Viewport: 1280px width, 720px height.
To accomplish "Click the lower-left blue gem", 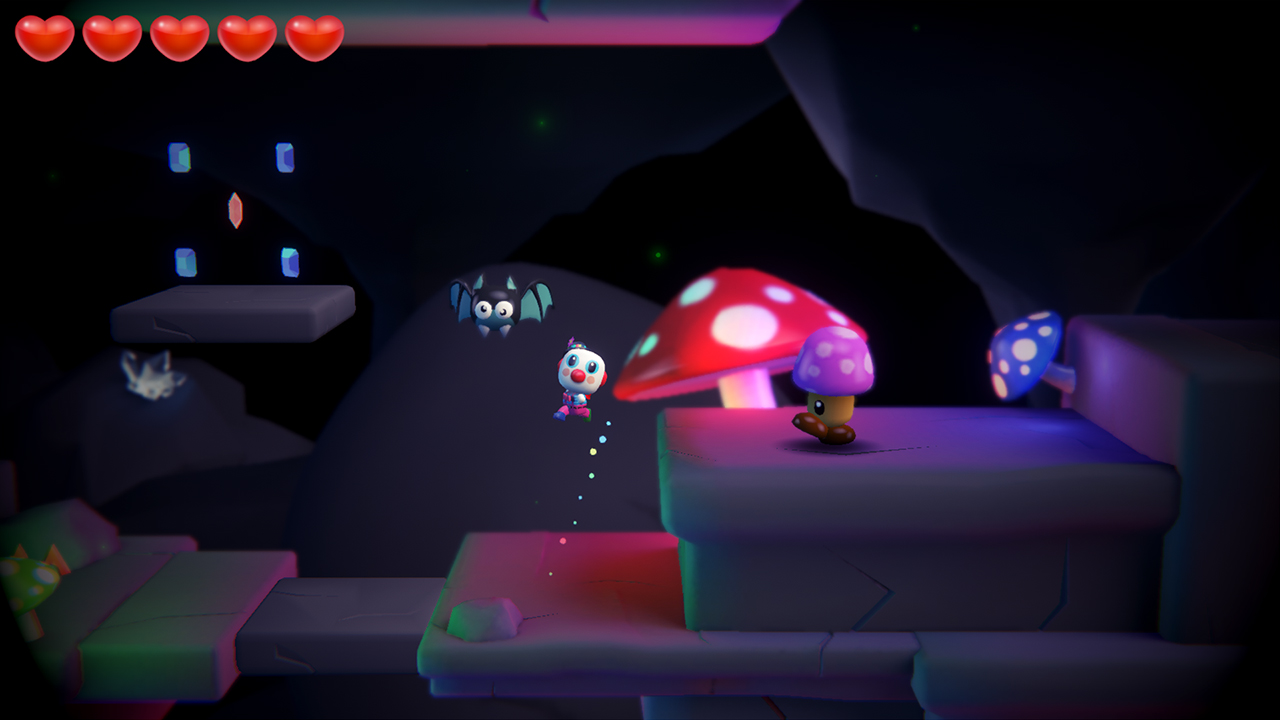I will tap(185, 262).
